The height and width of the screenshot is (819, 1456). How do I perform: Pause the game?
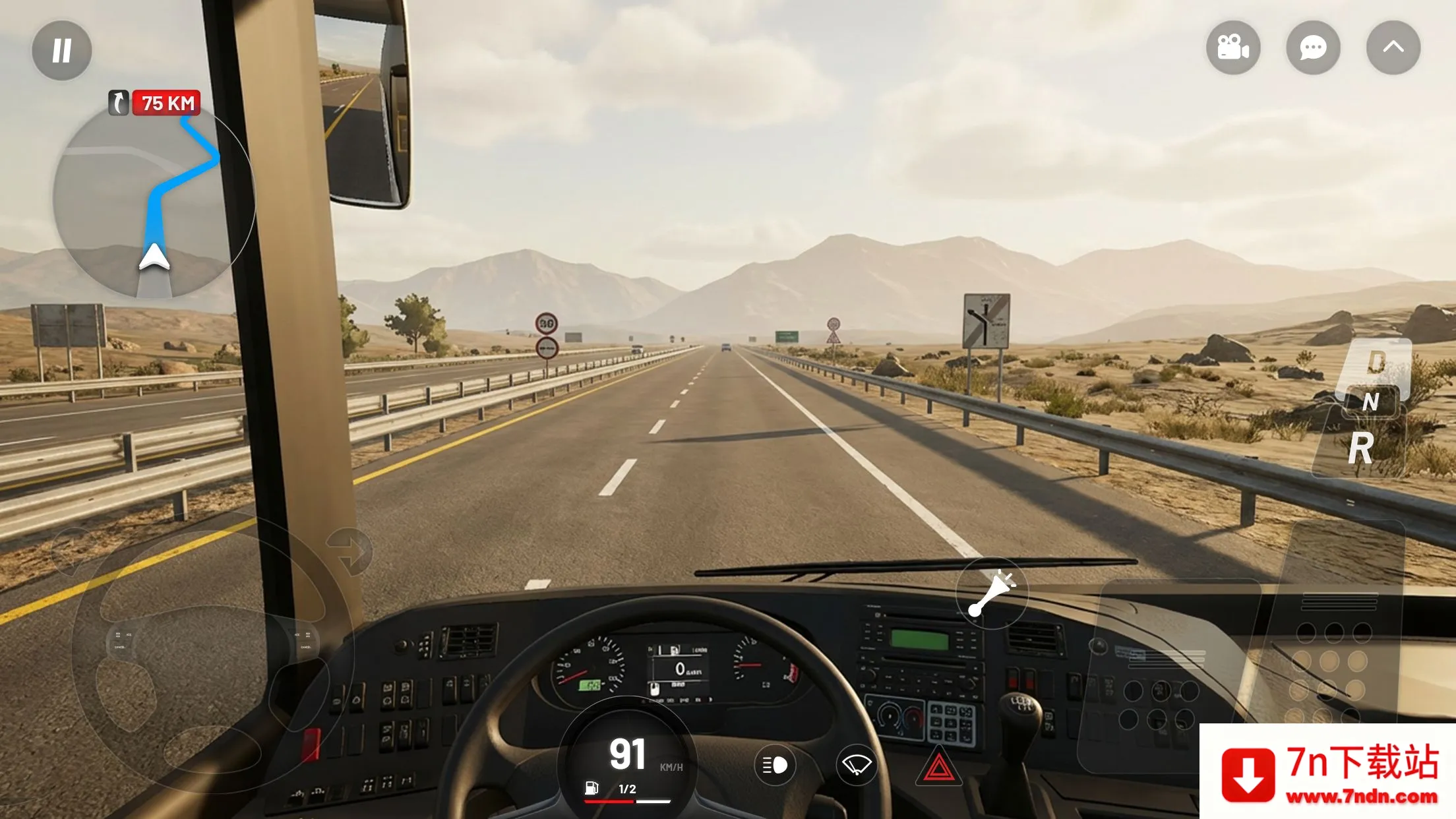coord(61,49)
